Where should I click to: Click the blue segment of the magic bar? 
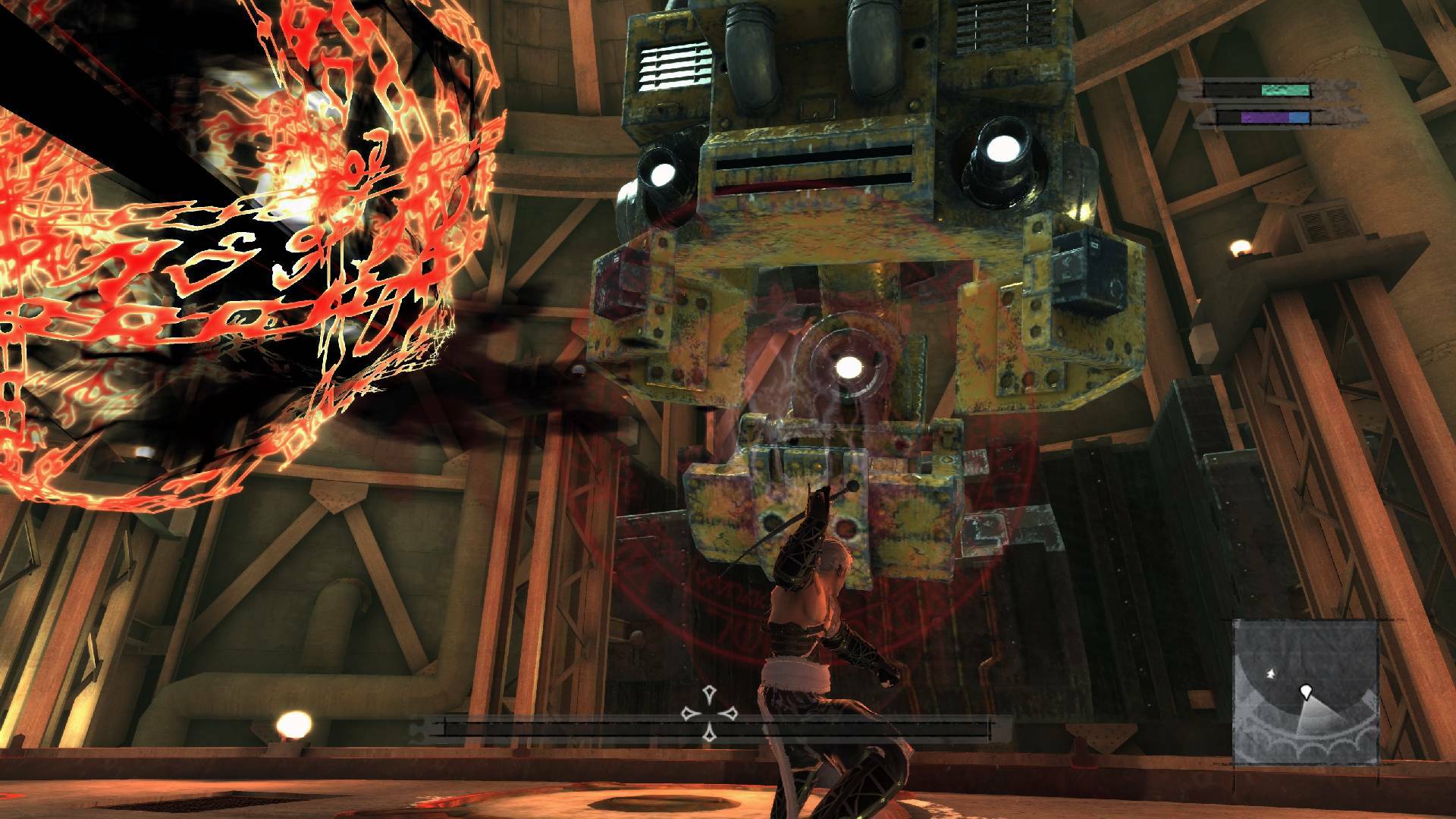pos(1299,119)
